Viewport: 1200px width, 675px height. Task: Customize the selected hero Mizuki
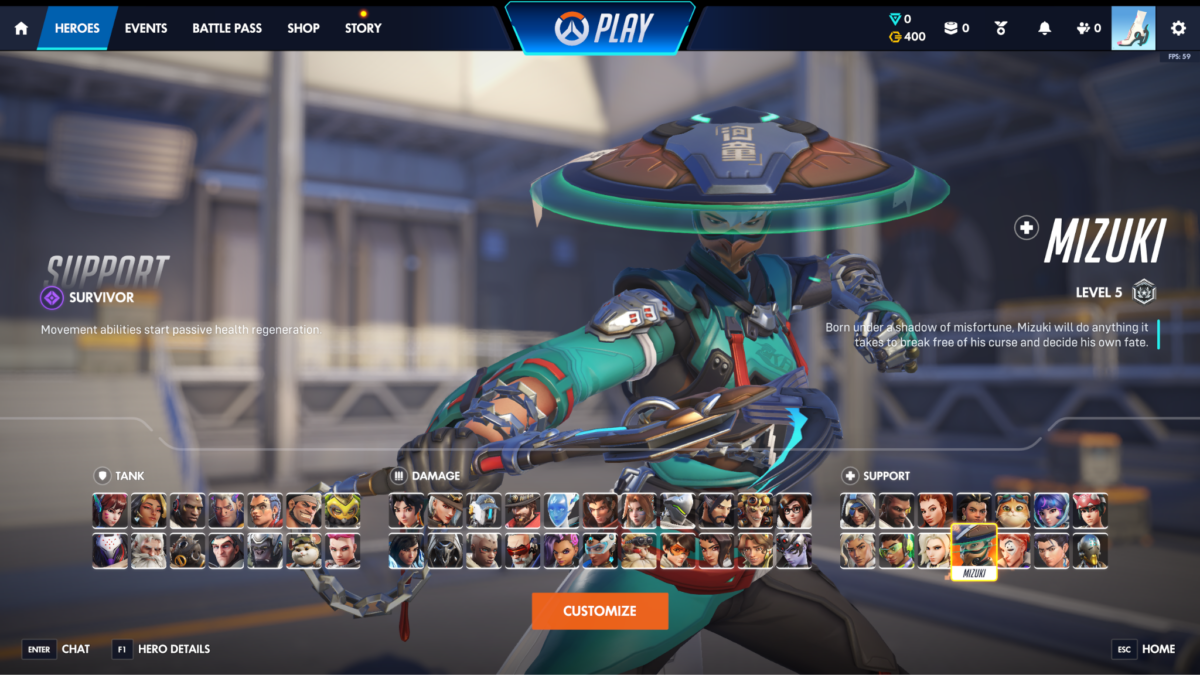click(600, 611)
